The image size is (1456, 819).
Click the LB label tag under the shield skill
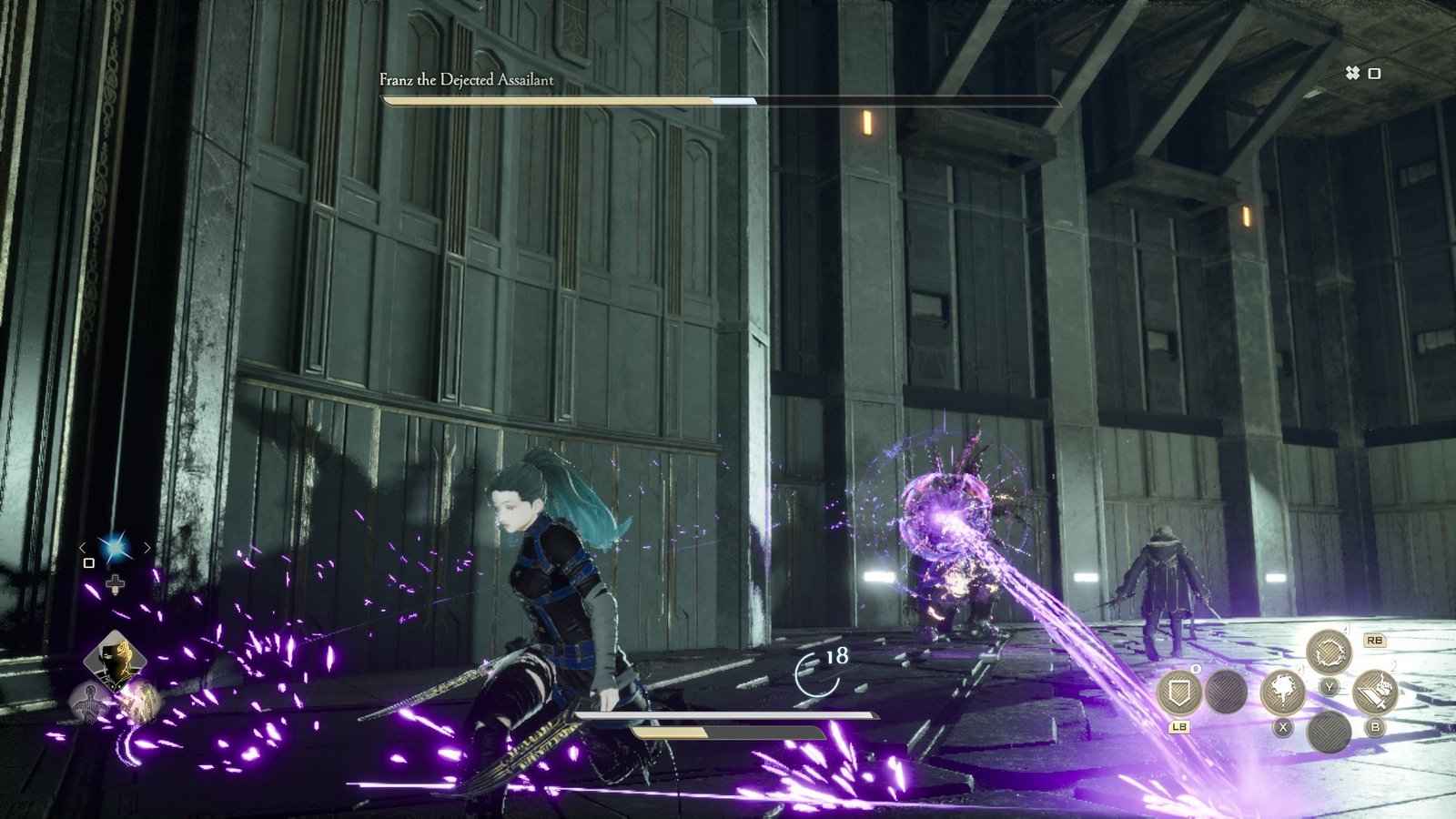[x=1179, y=727]
